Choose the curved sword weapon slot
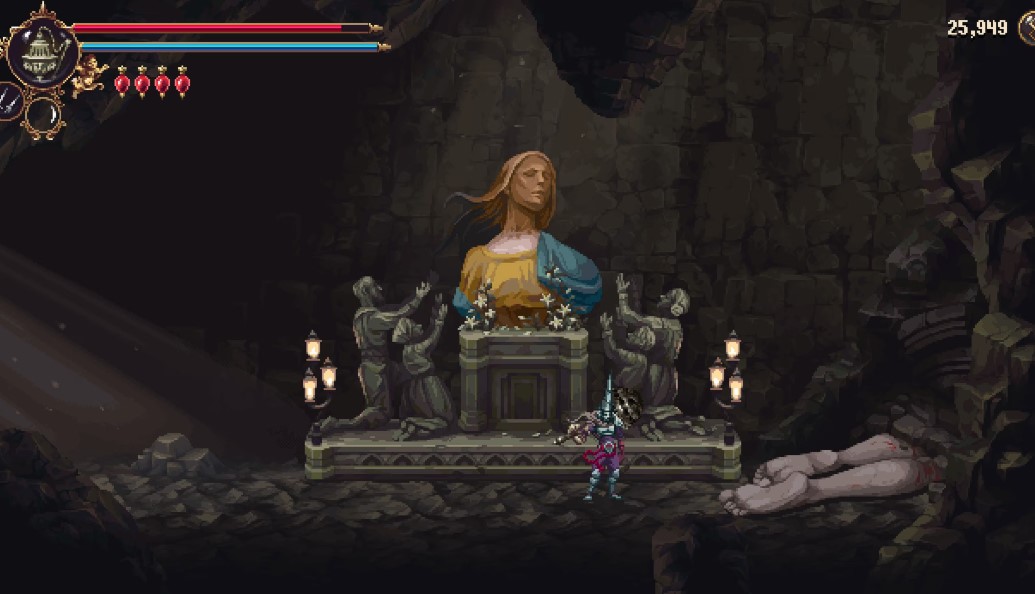This screenshot has width=1035, height=594. point(44,116)
